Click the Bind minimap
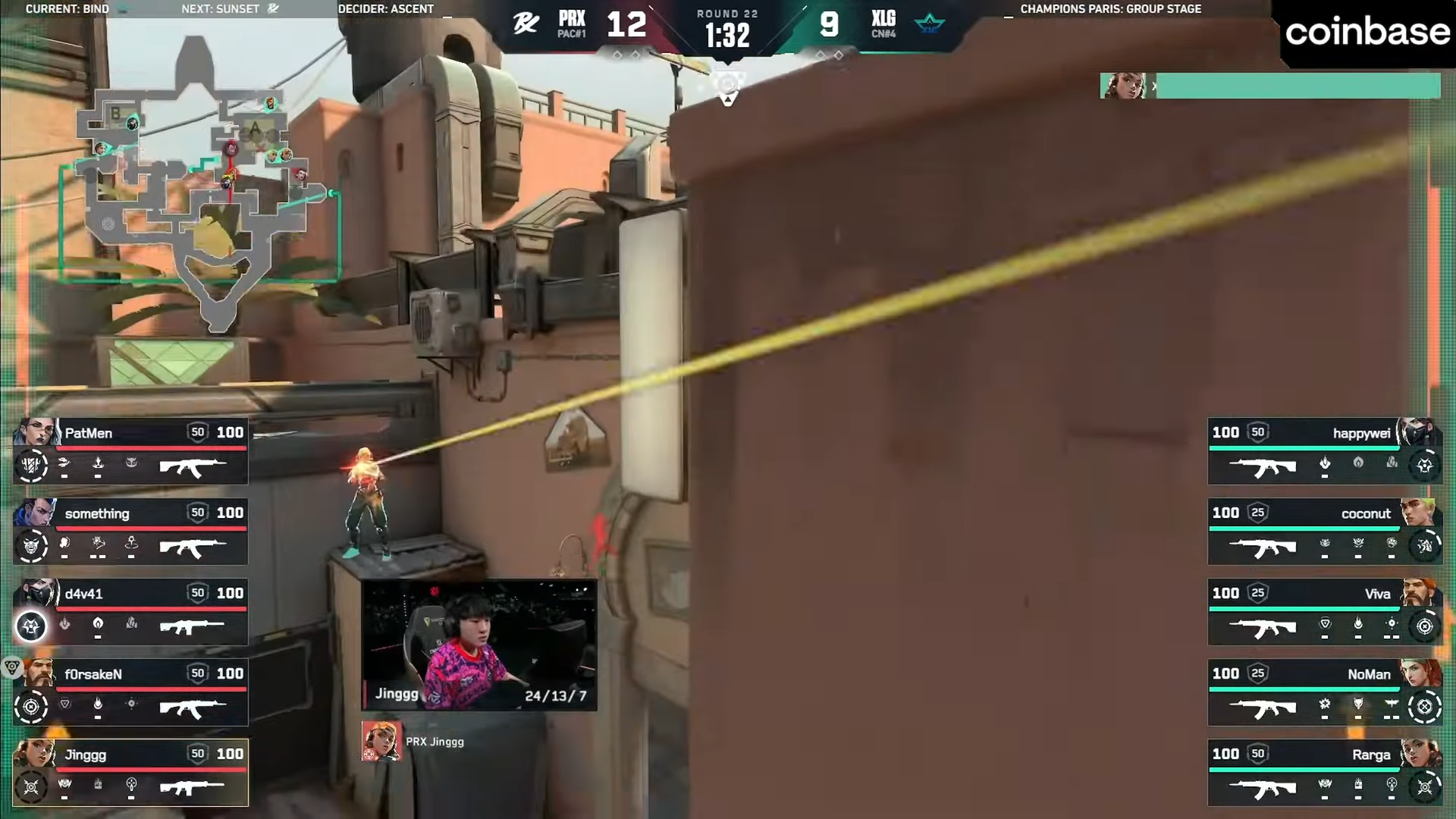The image size is (1456, 819). point(201,182)
